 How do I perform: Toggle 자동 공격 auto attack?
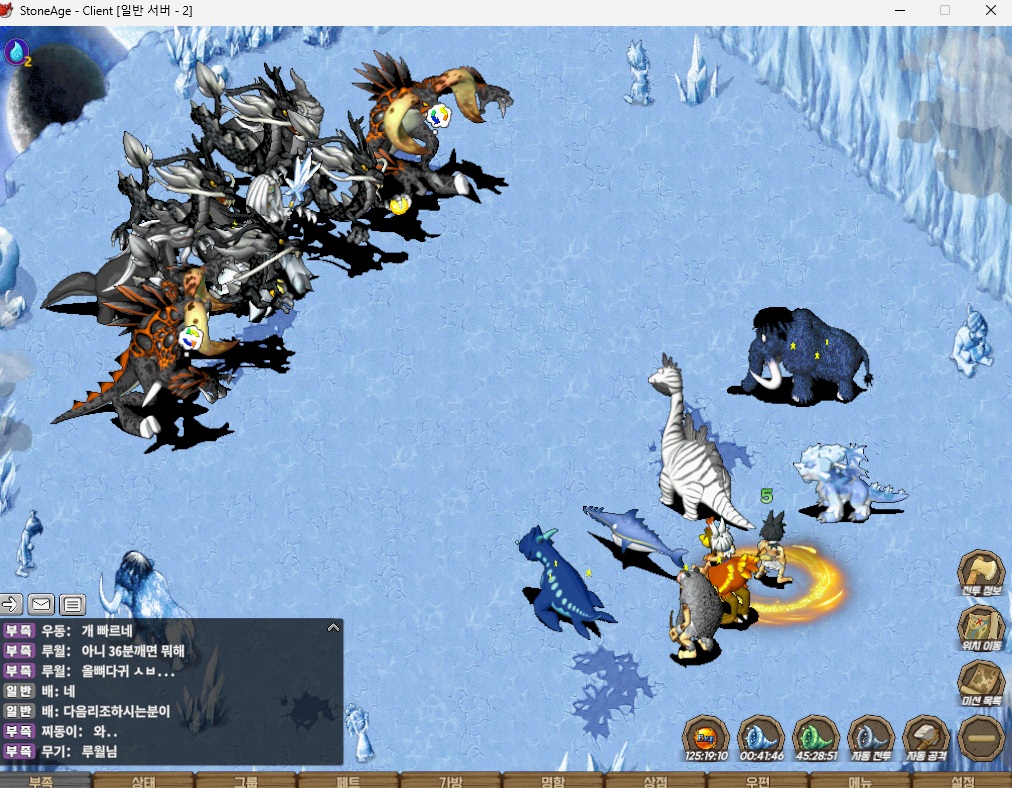926,738
